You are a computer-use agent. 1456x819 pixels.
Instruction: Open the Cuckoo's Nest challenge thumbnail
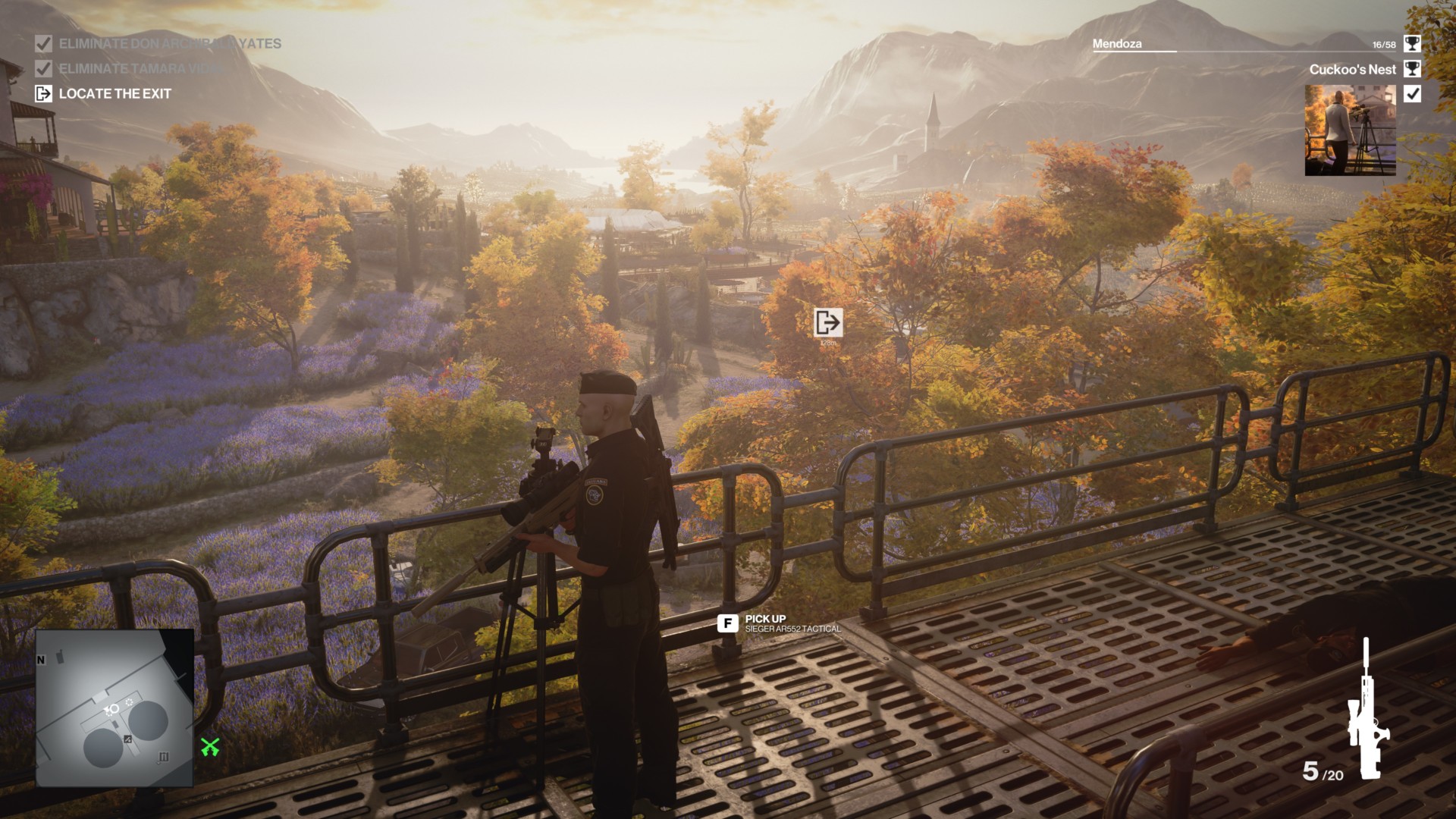[1350, 130]
